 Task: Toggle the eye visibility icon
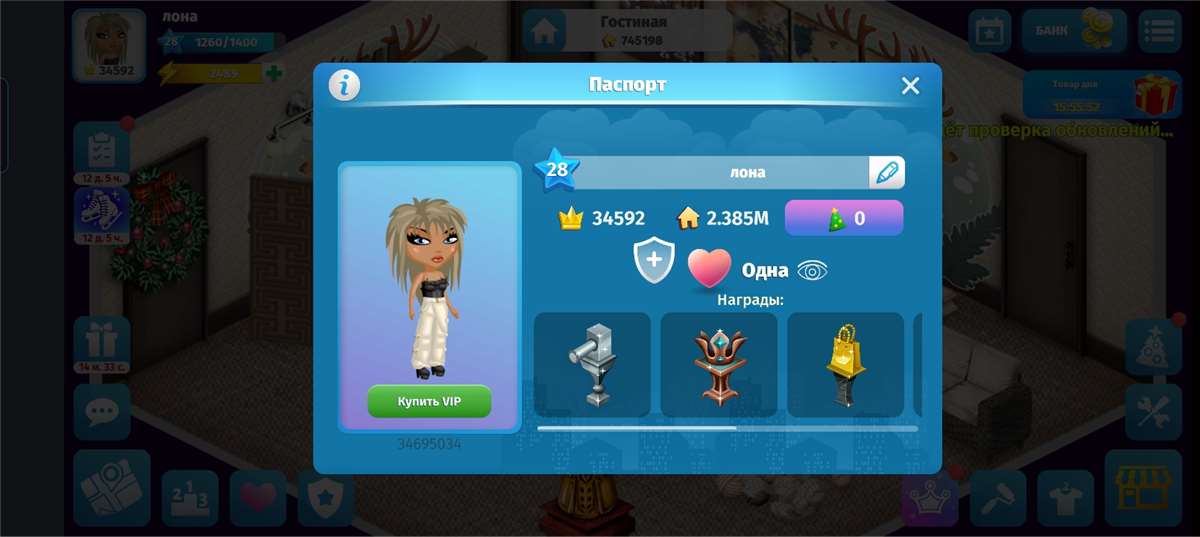812,270
